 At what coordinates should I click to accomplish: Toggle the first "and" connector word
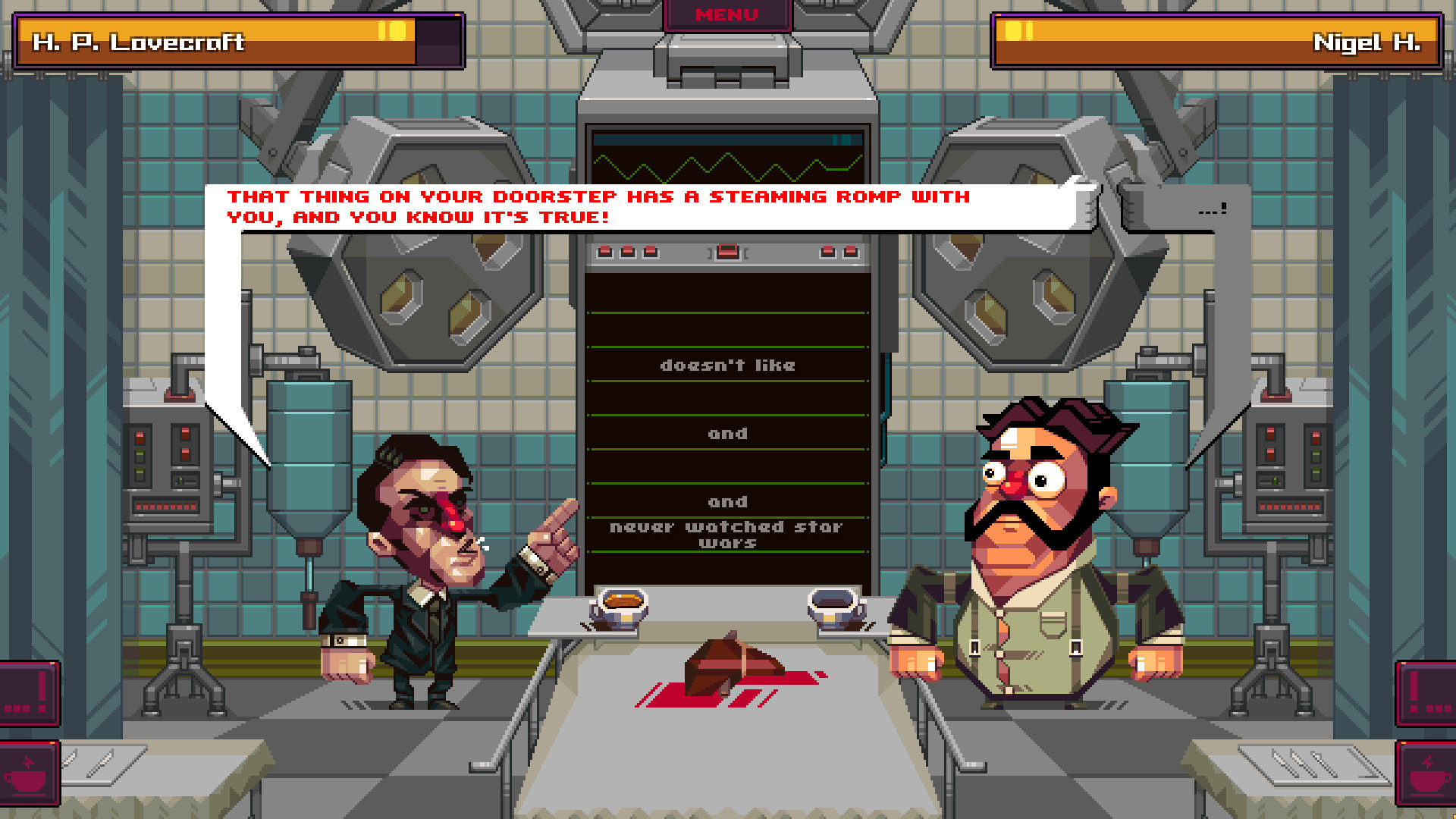point(728,433)
